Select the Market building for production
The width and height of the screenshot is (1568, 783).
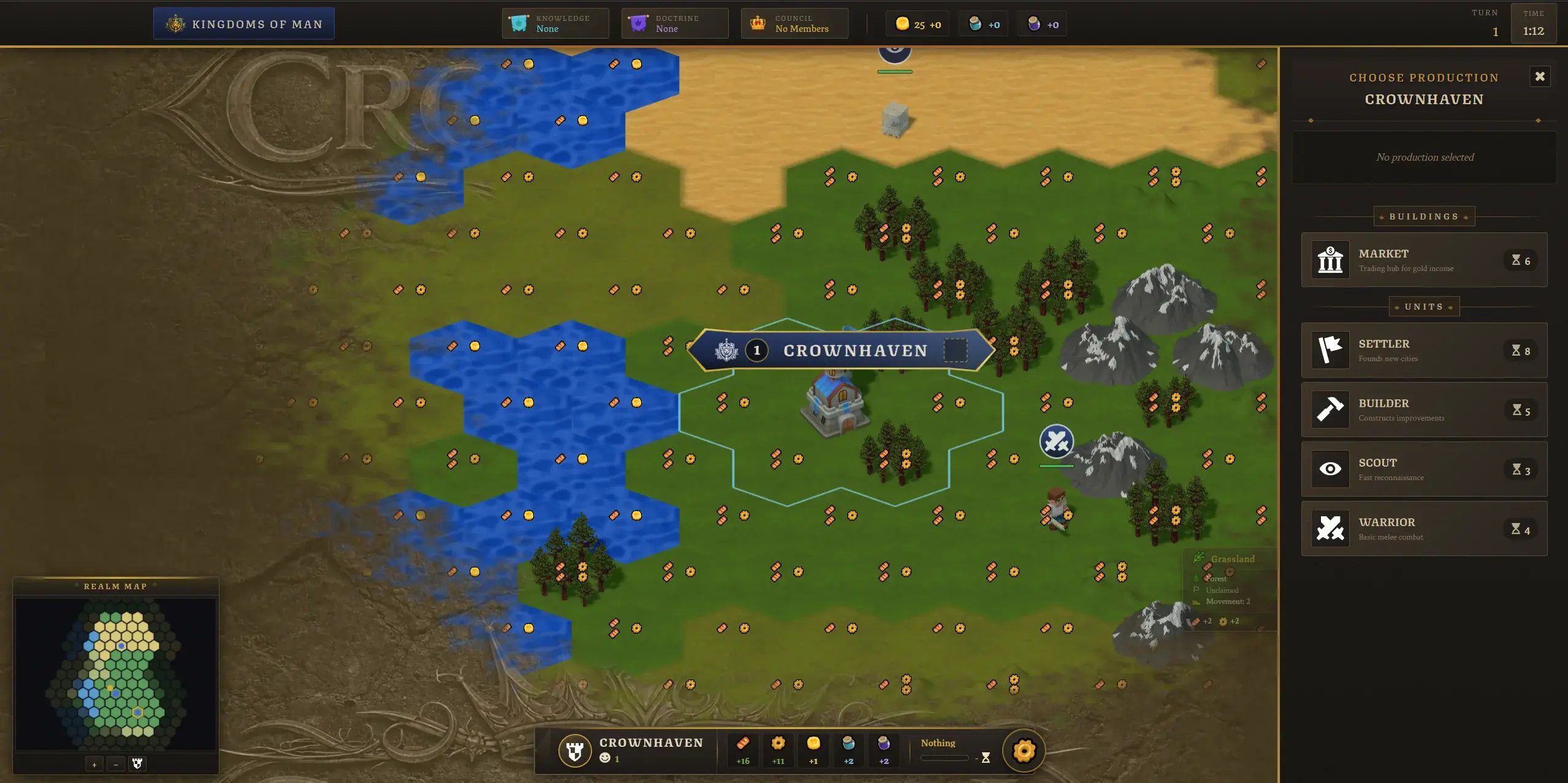pyautogui.click(x=1423, y=260)
